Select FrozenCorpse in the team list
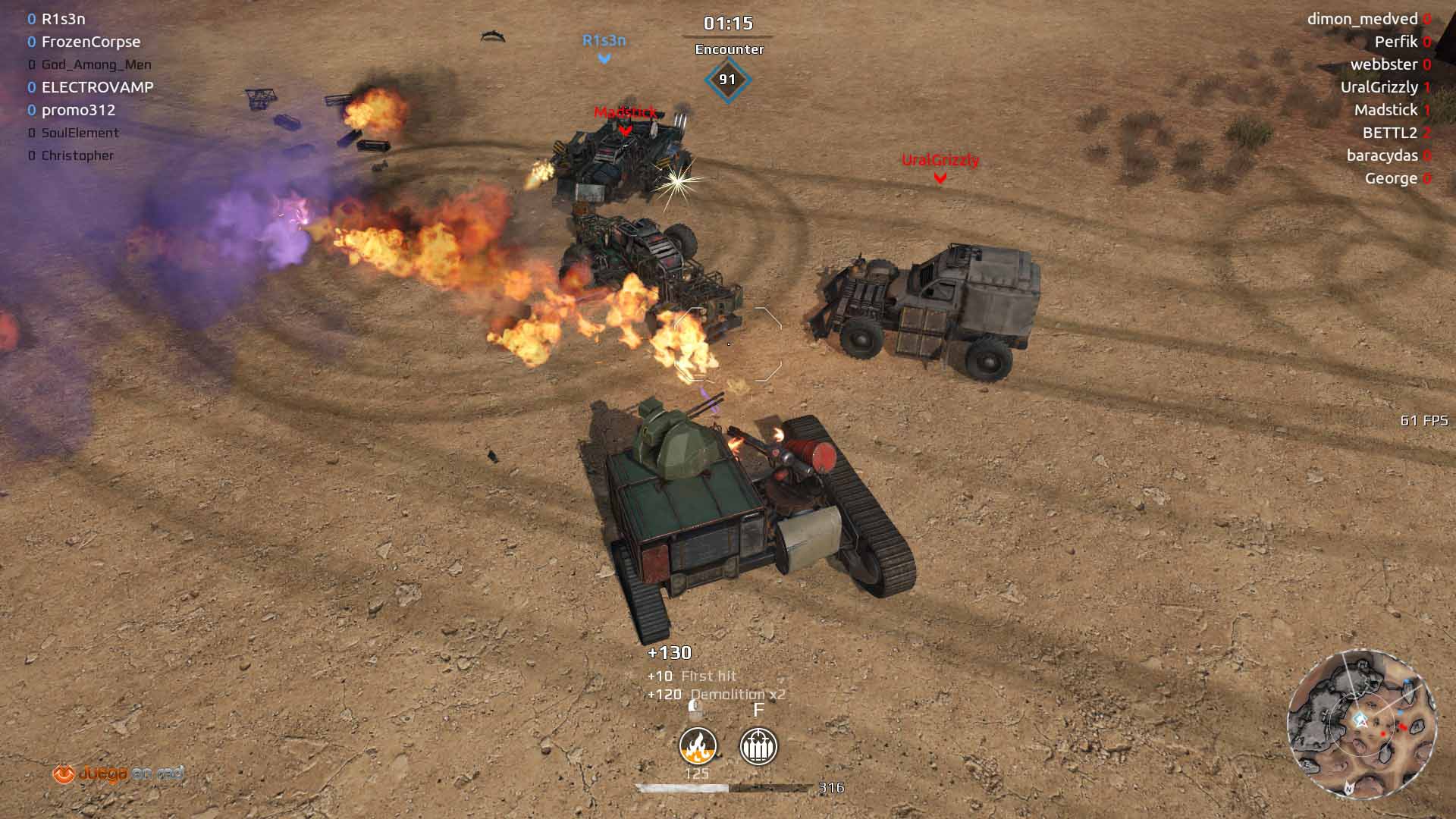Viewport: 1456px width, 819px height. pyautogui.click(x=90, y=42)
